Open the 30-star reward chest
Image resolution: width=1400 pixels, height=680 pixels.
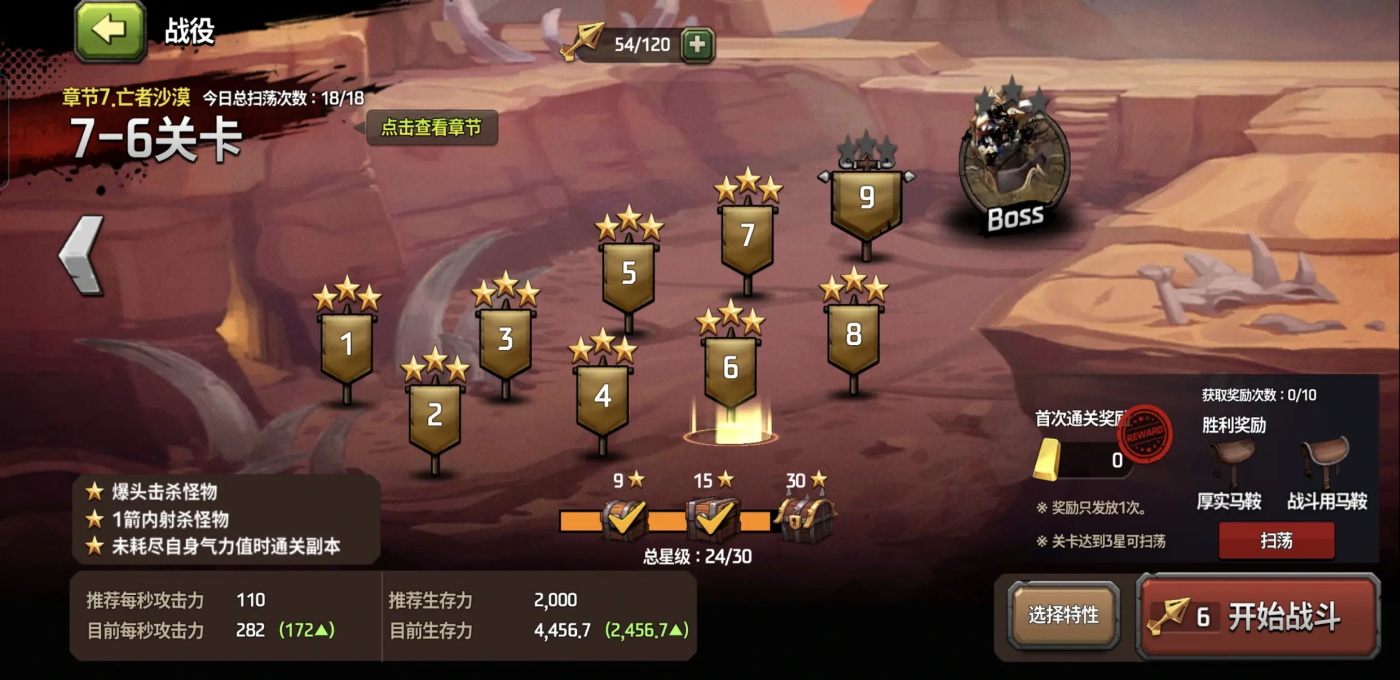tap(805, 519)
